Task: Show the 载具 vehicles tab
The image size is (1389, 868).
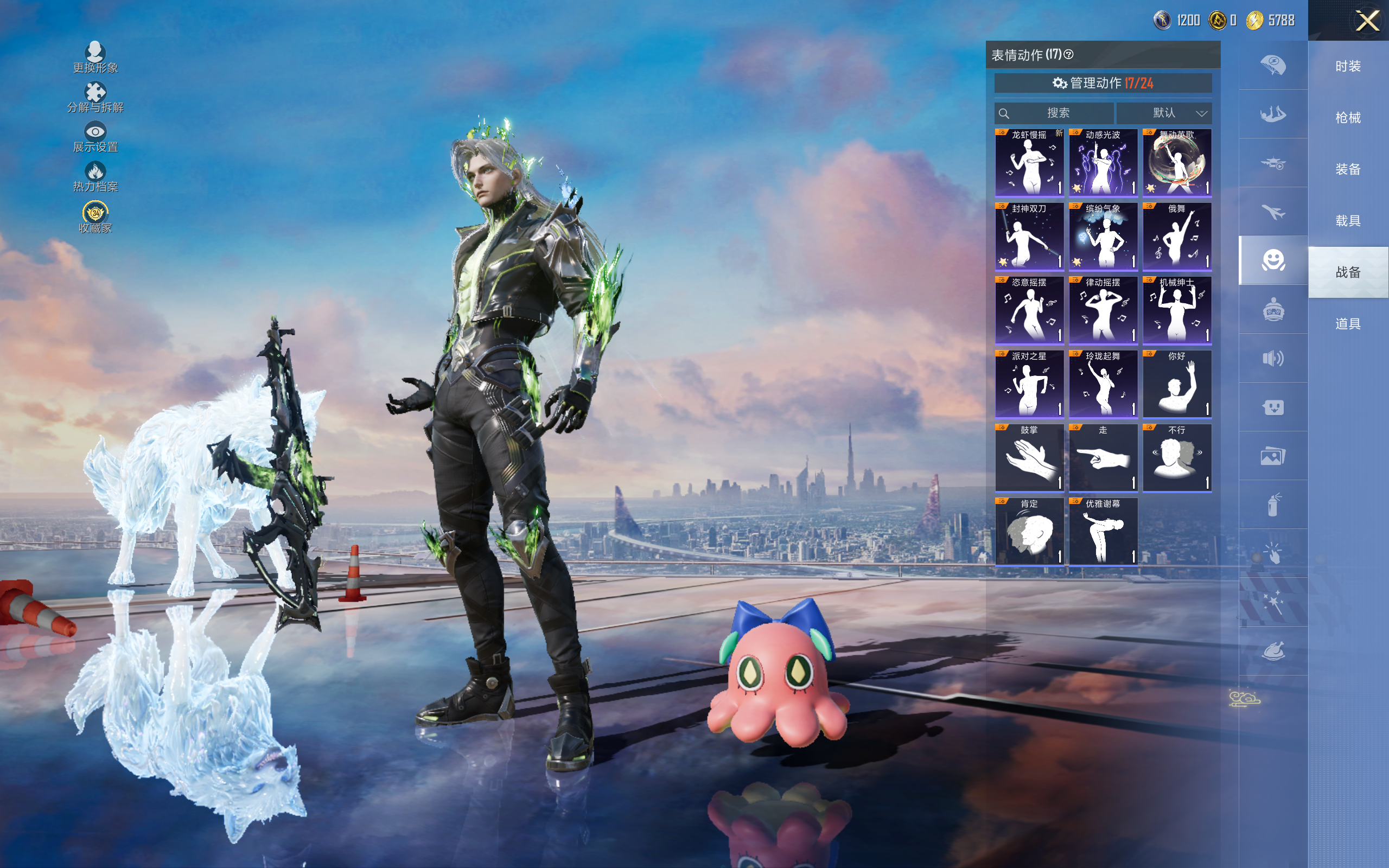Action: click(1348, 221)
